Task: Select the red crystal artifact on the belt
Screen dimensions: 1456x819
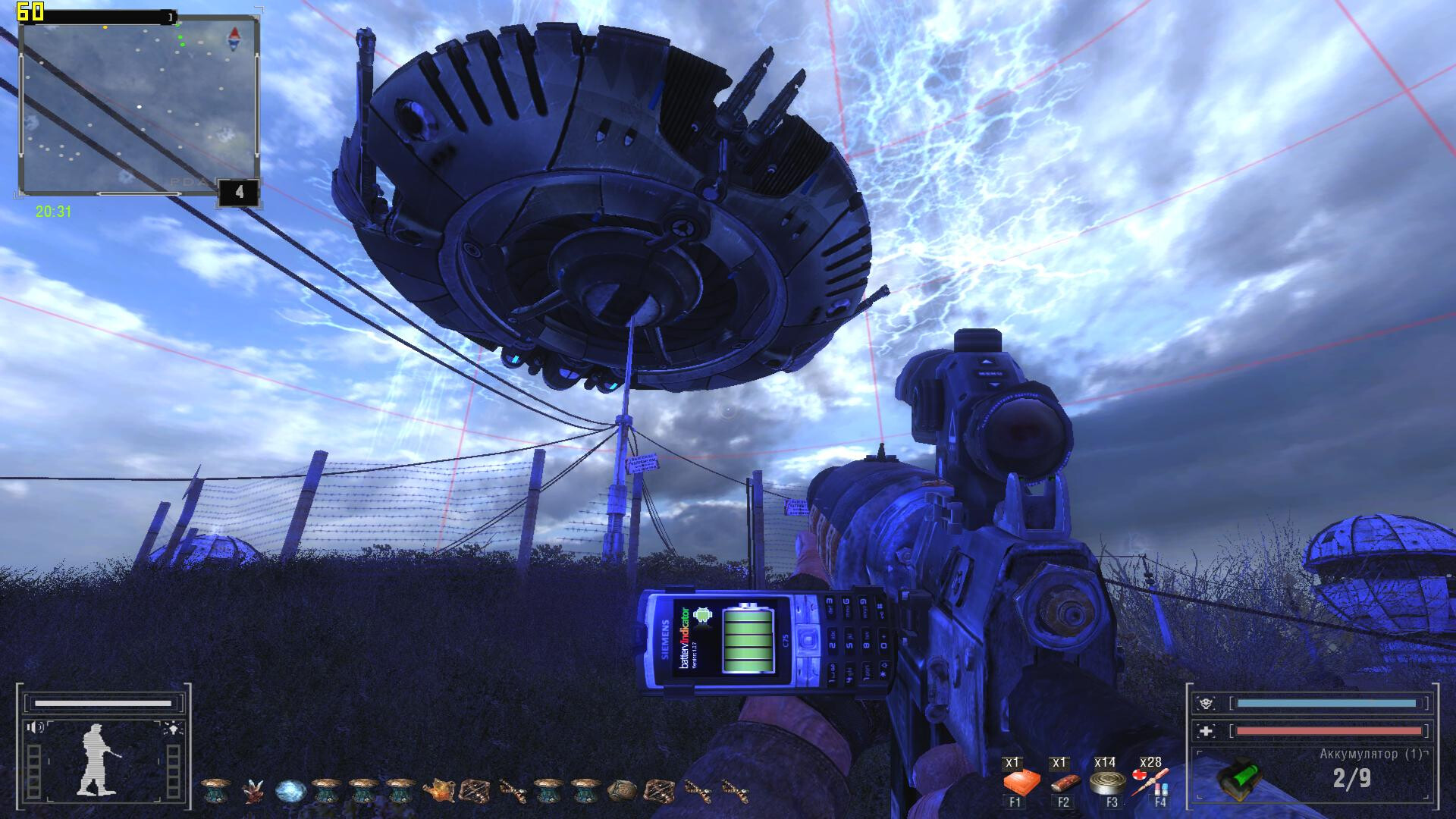Action: click(252, 791)
